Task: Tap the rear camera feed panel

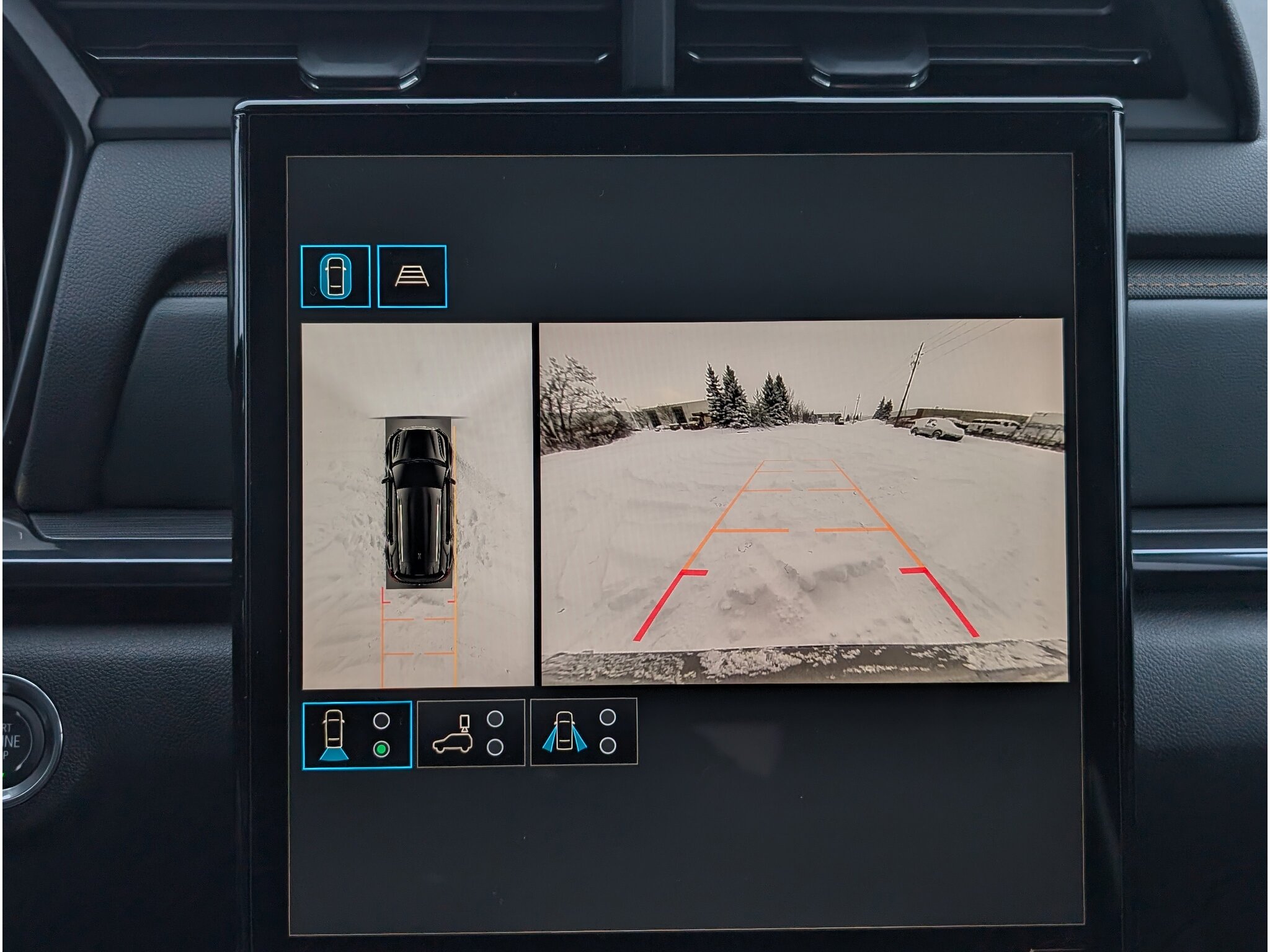Action: point(804,502)
